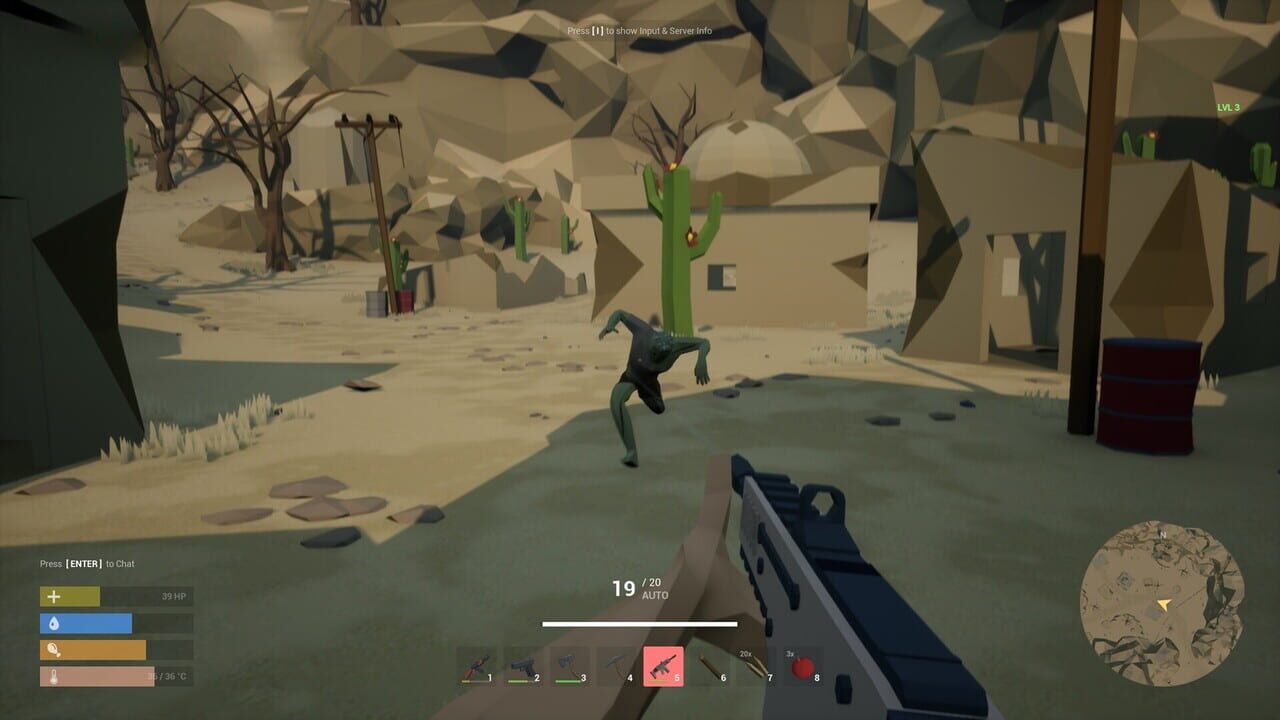Click the player direction arrow on the minimap
The height and width of the screenshot is (720, 1280).
click(1166, 604)
